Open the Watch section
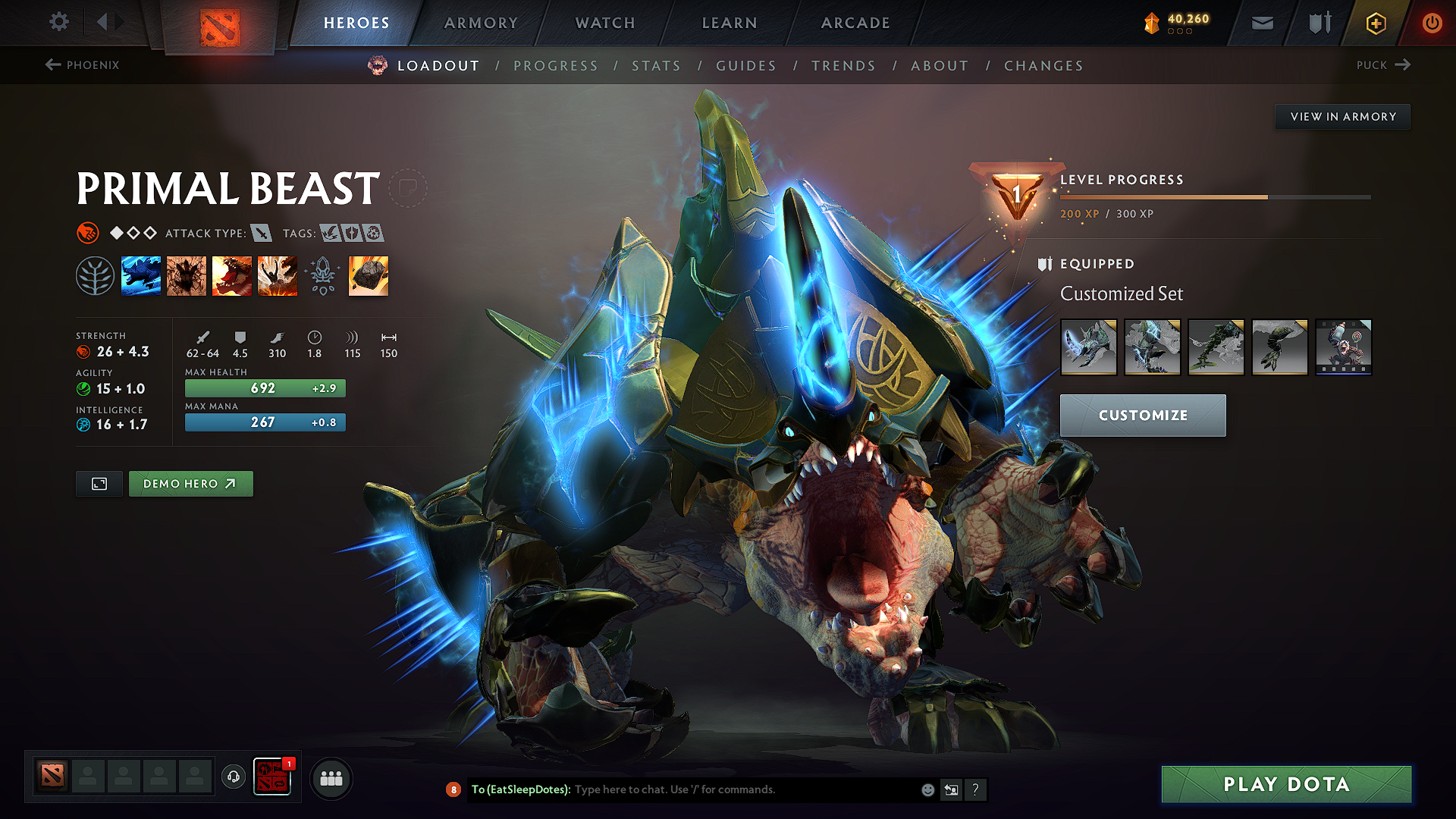Screen dimensions: 1456x819 605,23
